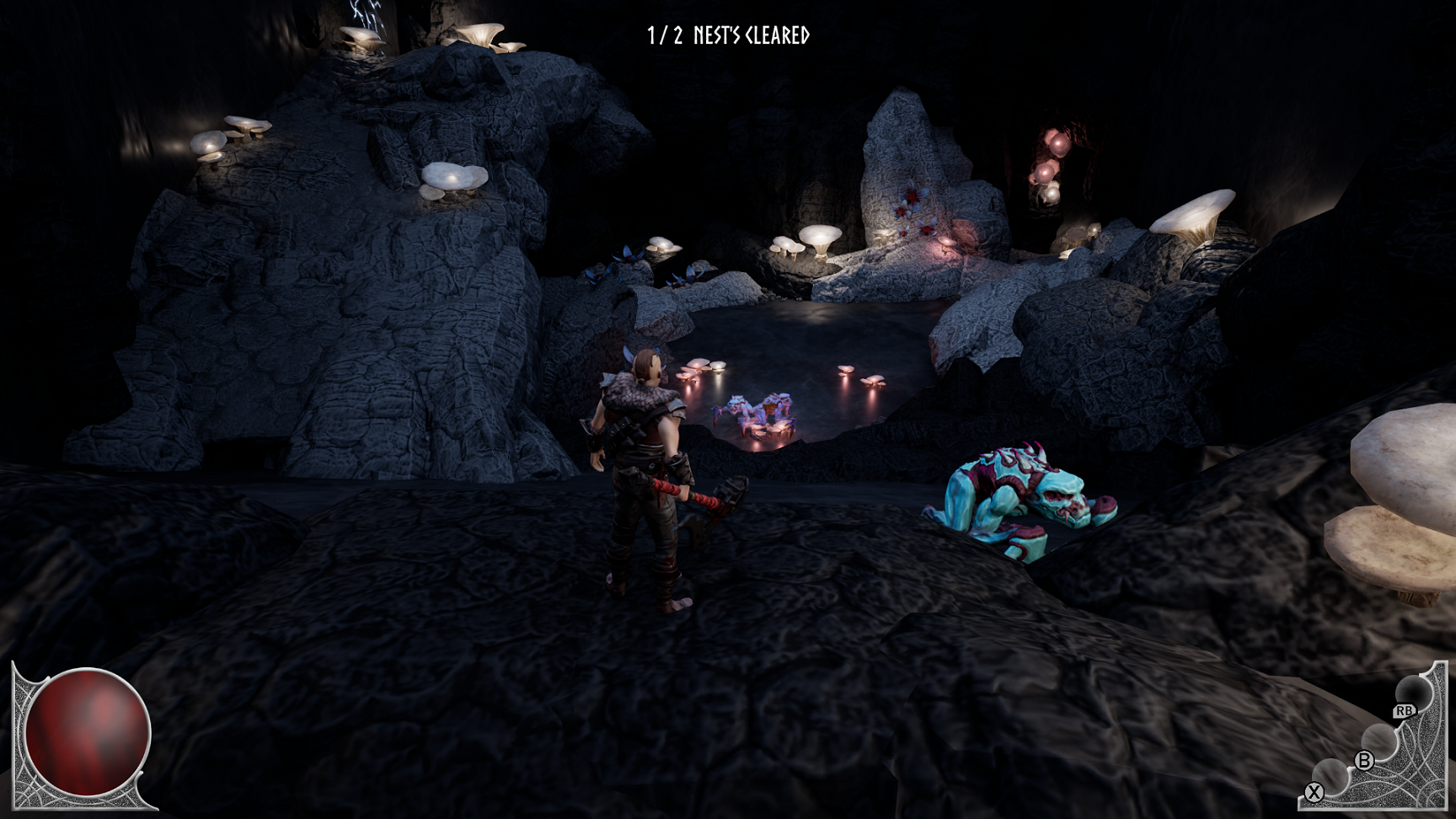Image resolution: width=1456 pixels, height=819 pixels.
Task: Activate the ability orb labeled B
Action: click(1378, 741)
